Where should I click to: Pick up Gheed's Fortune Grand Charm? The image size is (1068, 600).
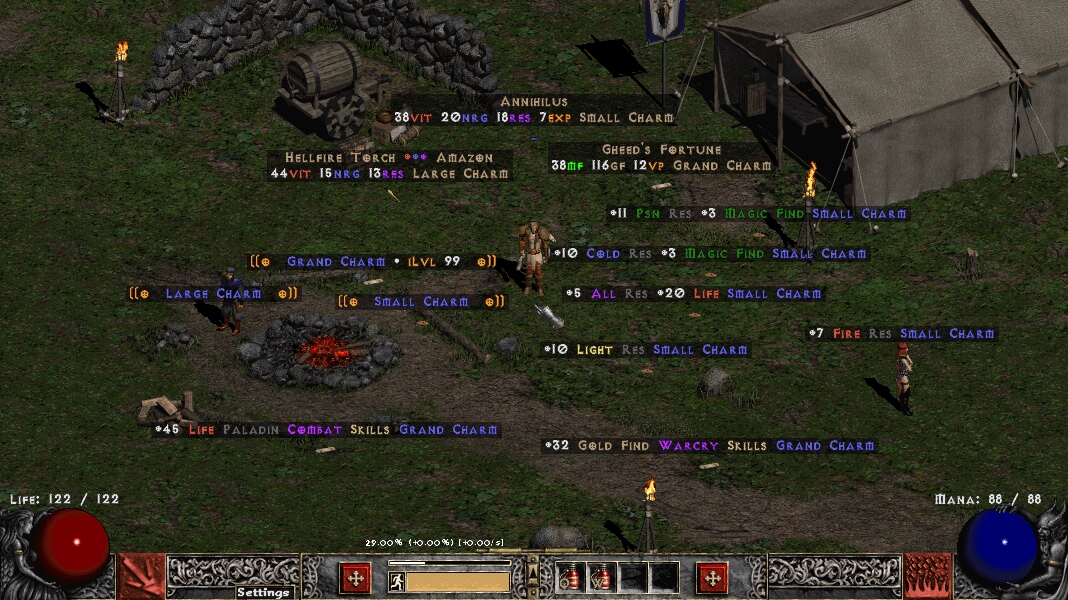click(x=661, y=158)
